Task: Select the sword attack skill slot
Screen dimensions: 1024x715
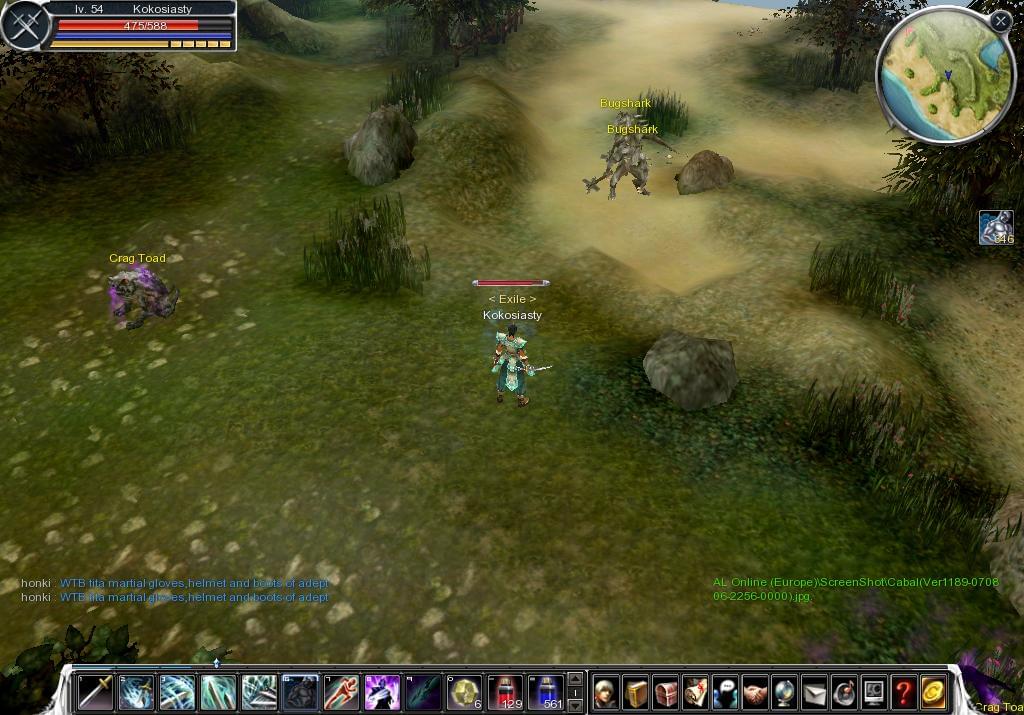Action: [96, 692]
